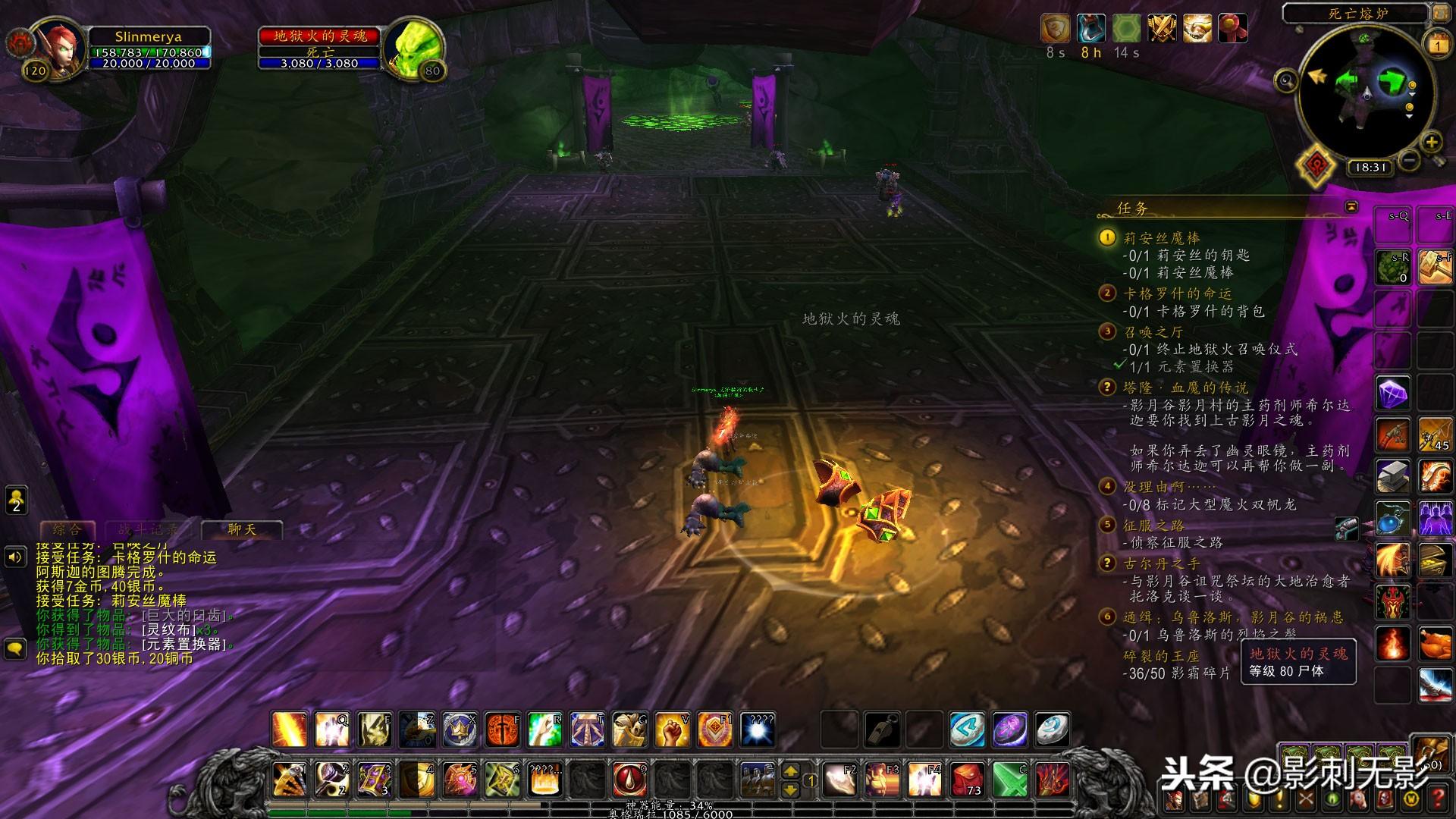Use the red blood drop ability
The height and width of the screenshot is (819, 1456).
(629, 780)
